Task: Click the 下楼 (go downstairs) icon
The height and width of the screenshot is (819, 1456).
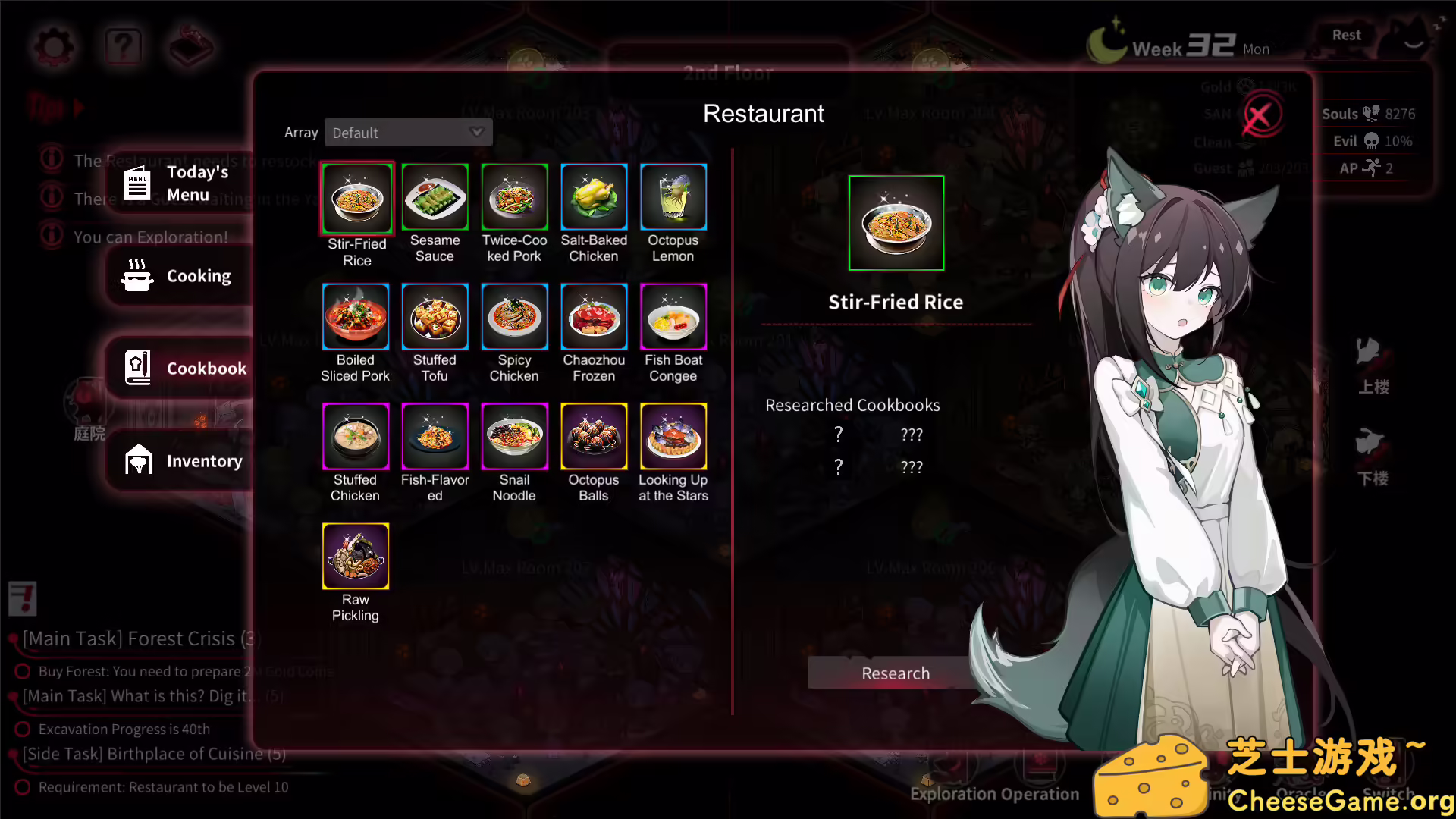Action: [1371, 455]
